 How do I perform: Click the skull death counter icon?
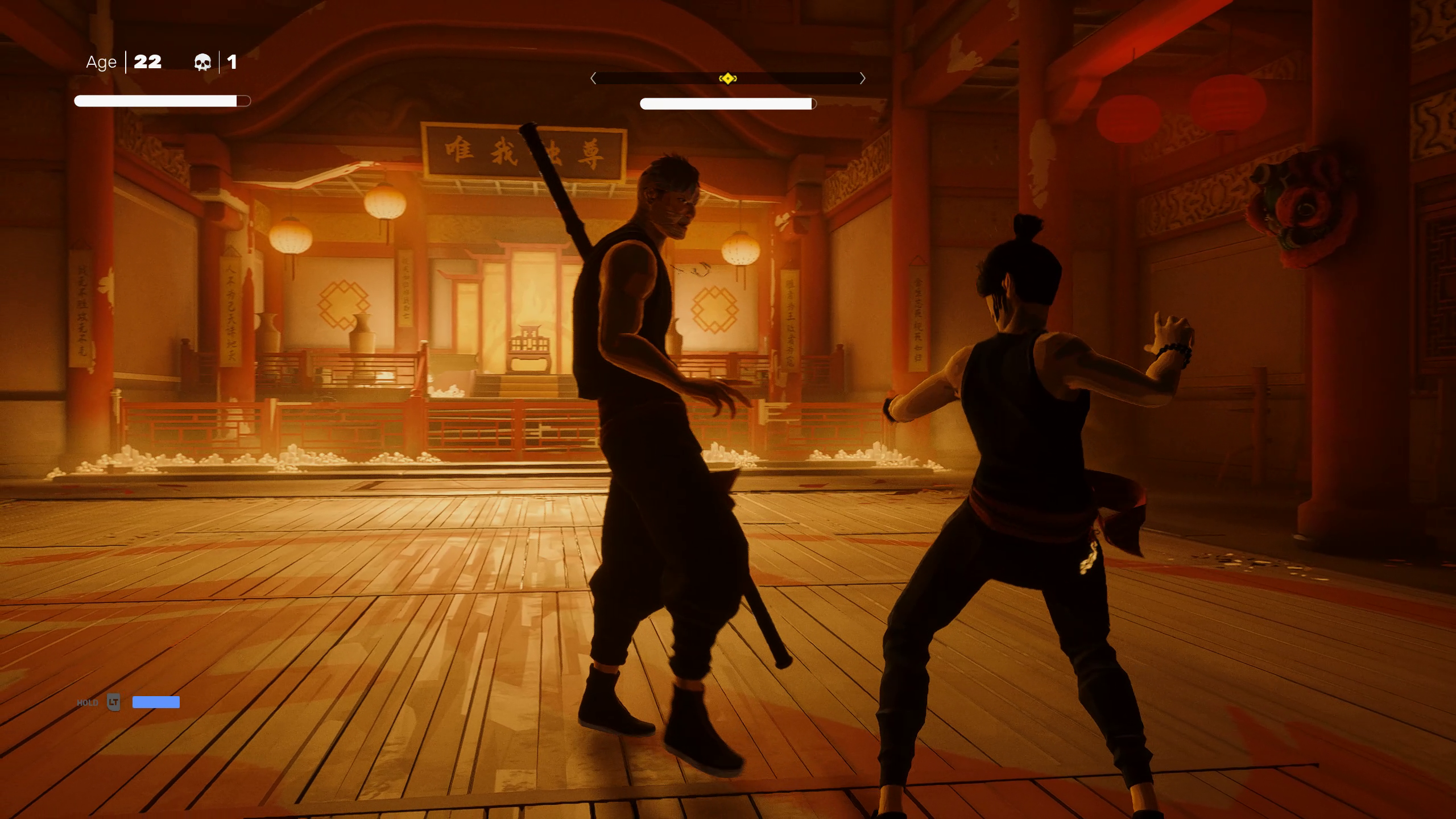tap(203, 63)
